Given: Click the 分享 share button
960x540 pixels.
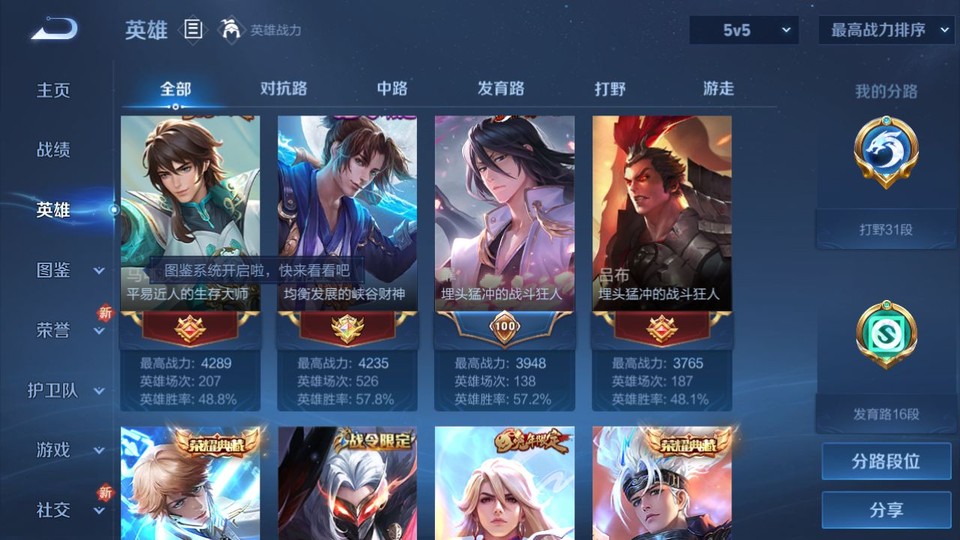Looking at the screenshot, I should coord(886,510).
